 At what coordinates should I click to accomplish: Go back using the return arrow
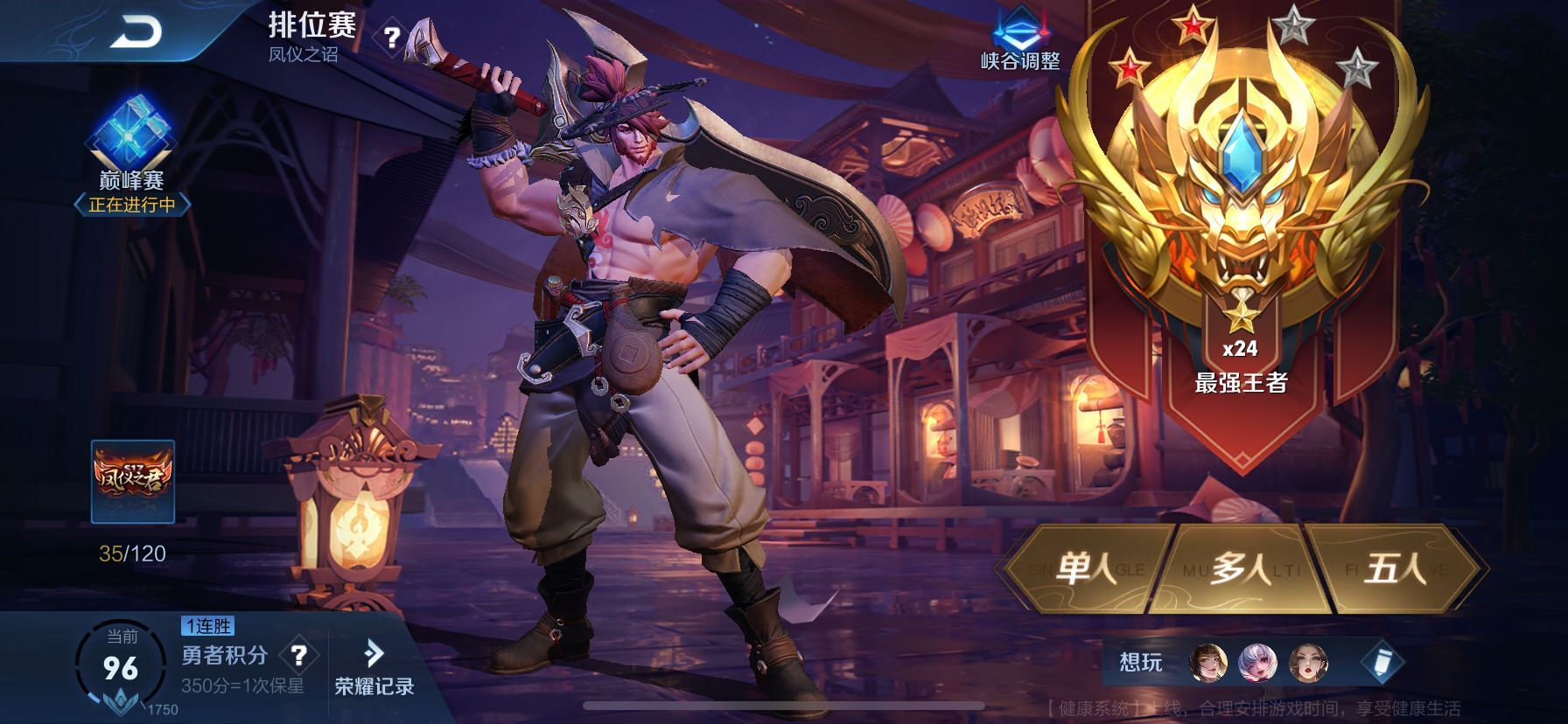coord(137,33)
